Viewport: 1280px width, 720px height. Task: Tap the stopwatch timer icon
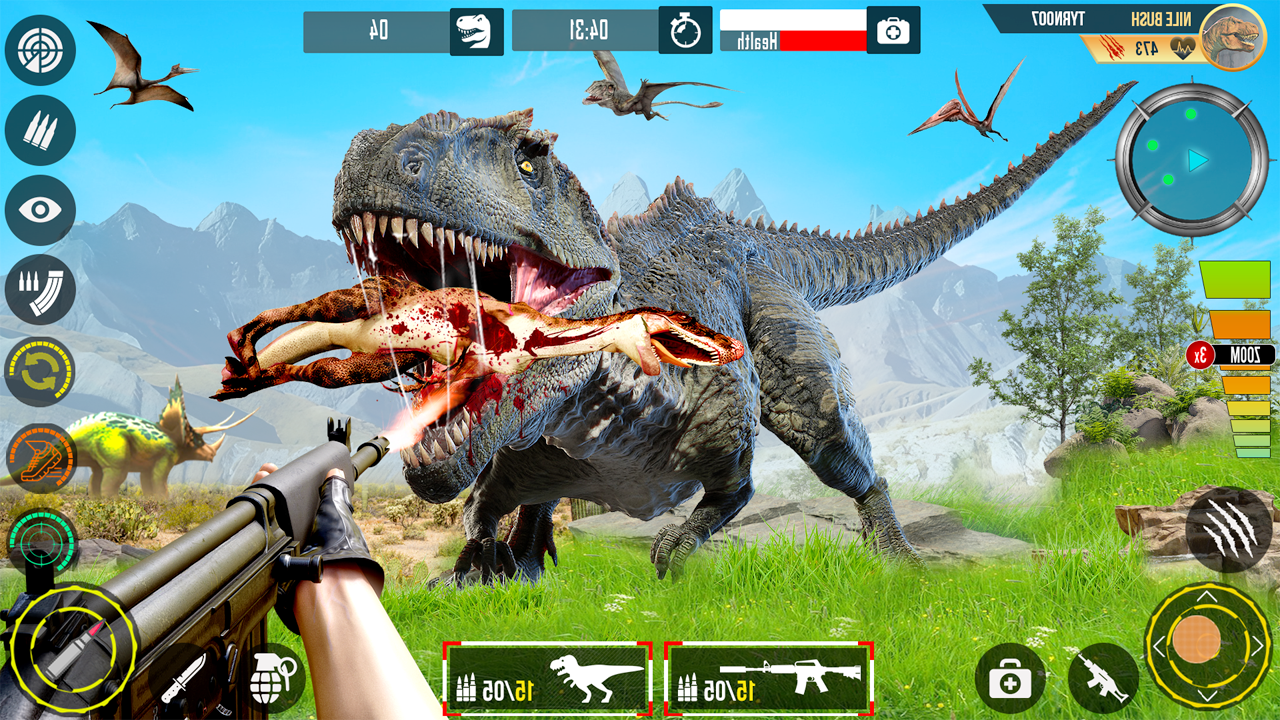click(687, 30)
